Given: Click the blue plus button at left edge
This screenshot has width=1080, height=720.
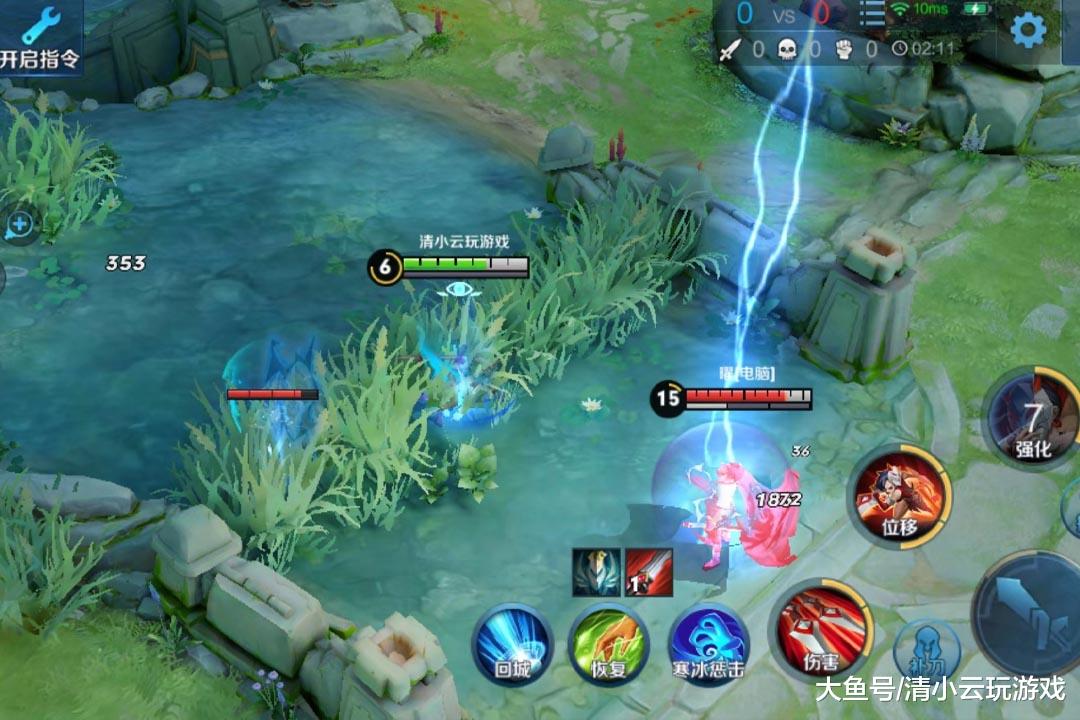Looking at the screenshot, I should 19,225.
